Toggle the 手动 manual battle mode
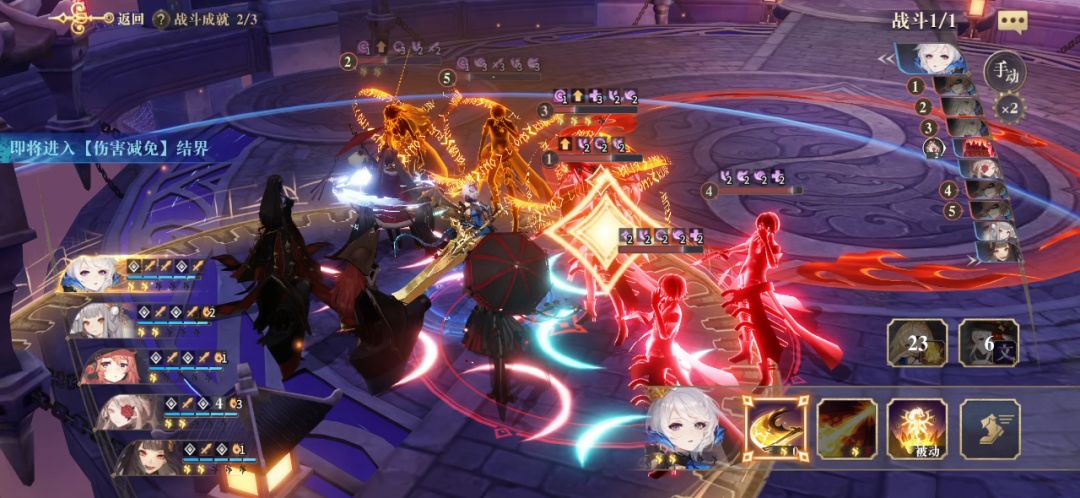Viewport: 1080px width, 498px height. tap(1003, 71)
